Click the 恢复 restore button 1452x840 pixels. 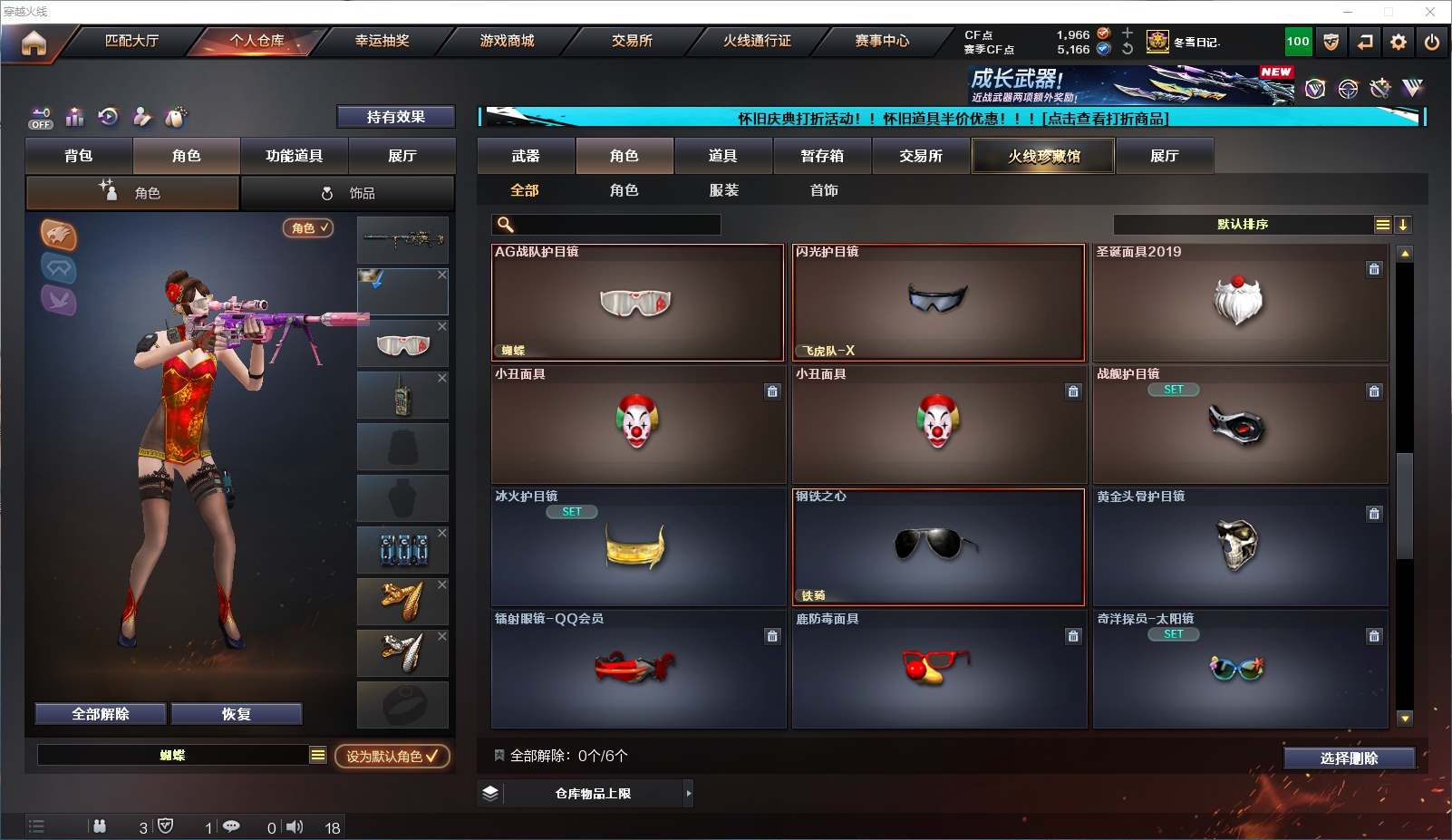(x=236, y=714)
